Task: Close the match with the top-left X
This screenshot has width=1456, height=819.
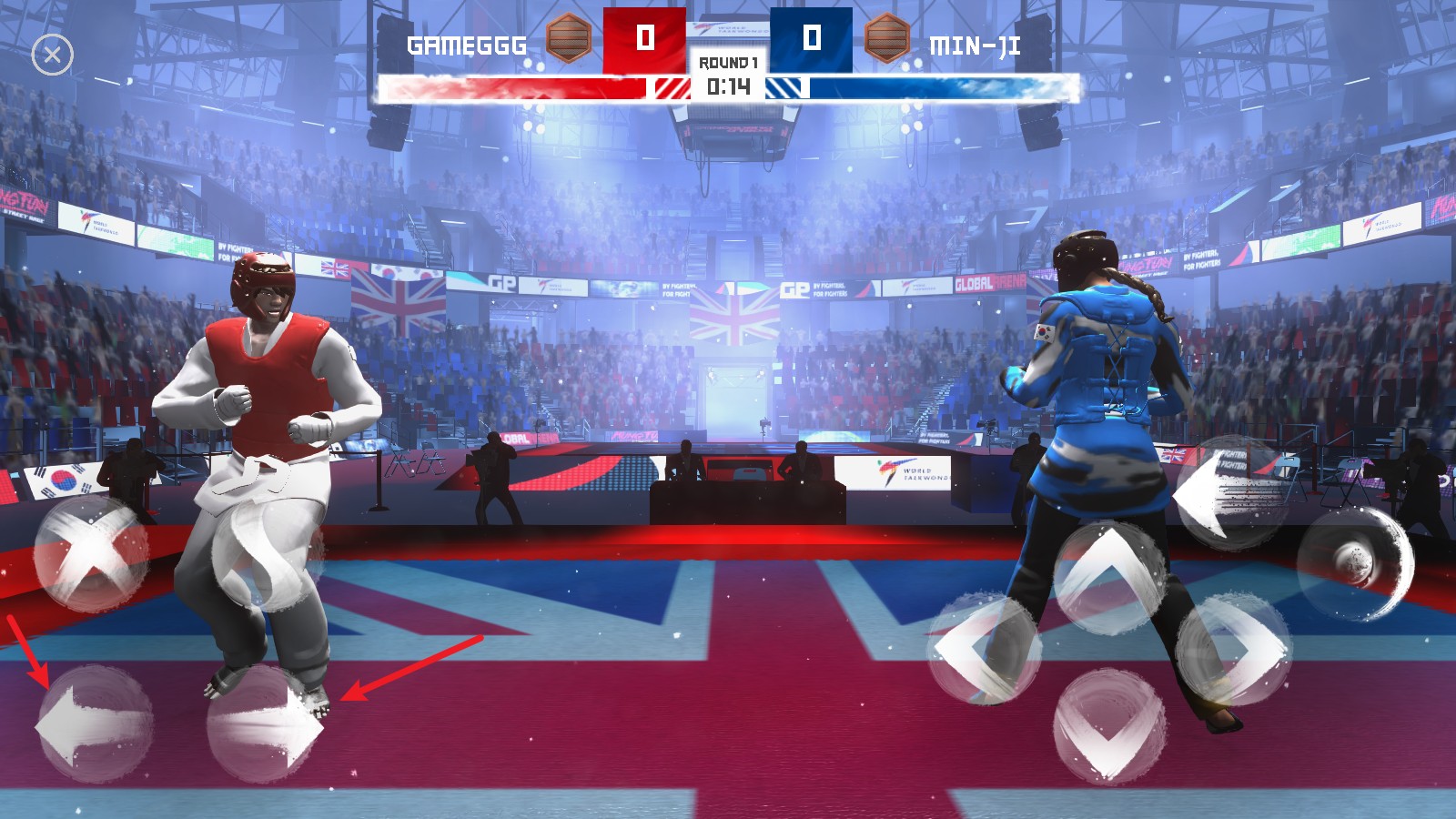Action: [x=52, y=55]
